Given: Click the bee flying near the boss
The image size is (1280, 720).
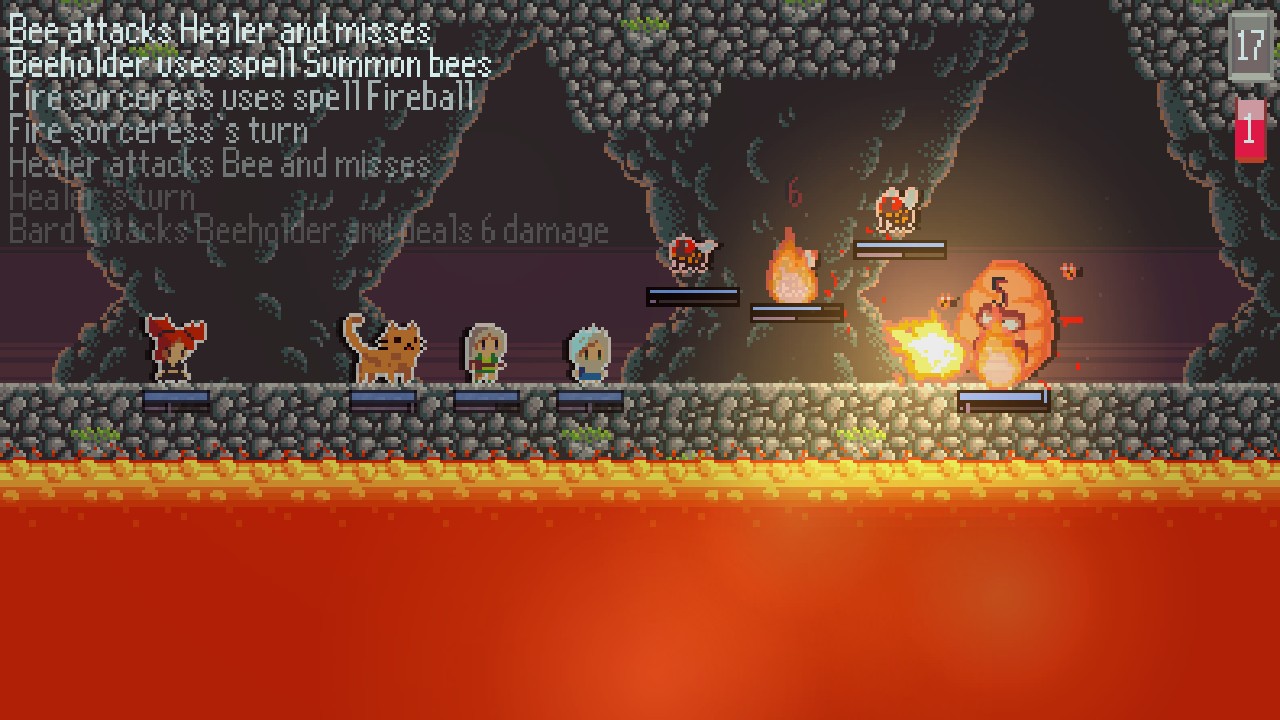Looking at the screenshot, I should point(1070,268).
